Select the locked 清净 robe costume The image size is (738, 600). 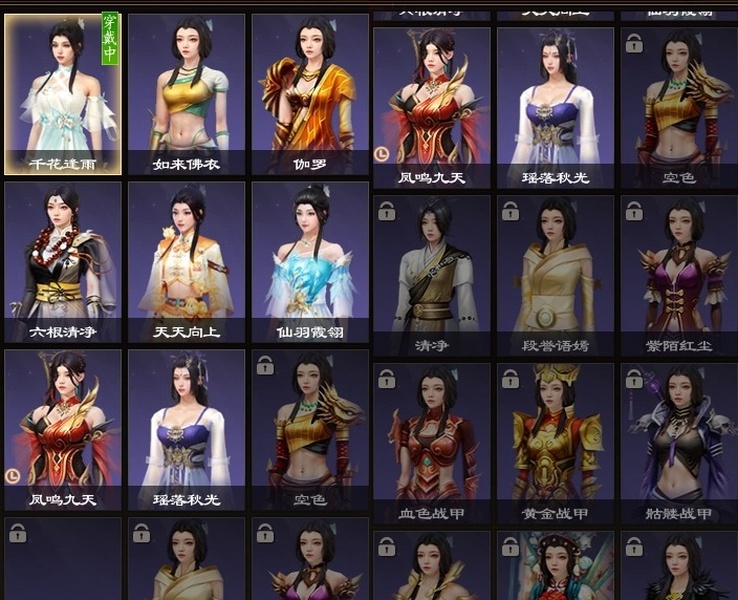[431, 275]
